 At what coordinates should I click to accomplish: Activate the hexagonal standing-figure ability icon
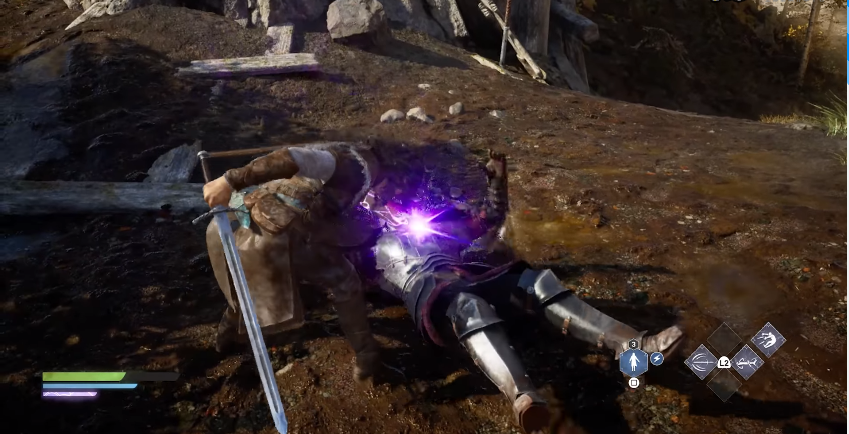tap(633, 361)
